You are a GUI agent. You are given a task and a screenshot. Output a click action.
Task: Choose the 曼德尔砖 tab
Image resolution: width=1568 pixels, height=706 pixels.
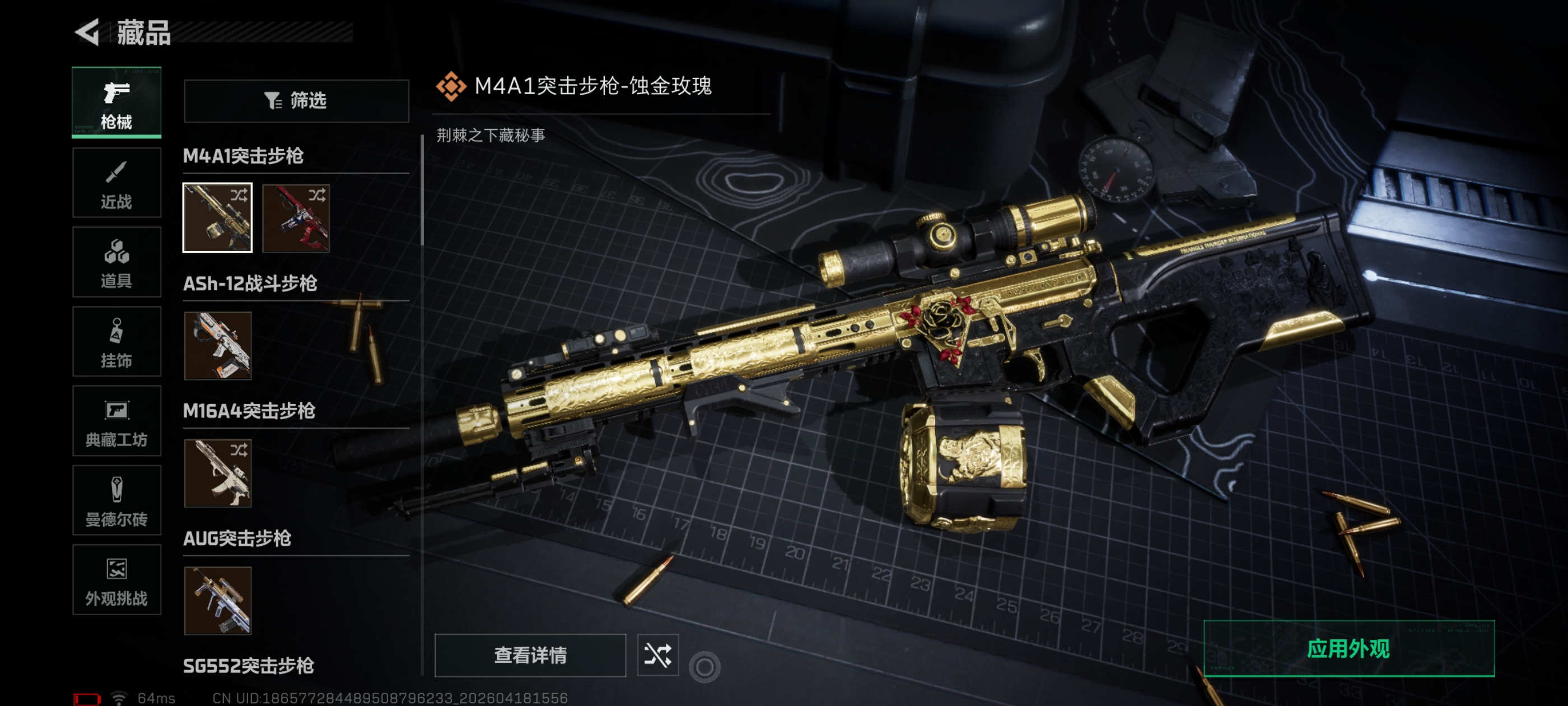116,501
